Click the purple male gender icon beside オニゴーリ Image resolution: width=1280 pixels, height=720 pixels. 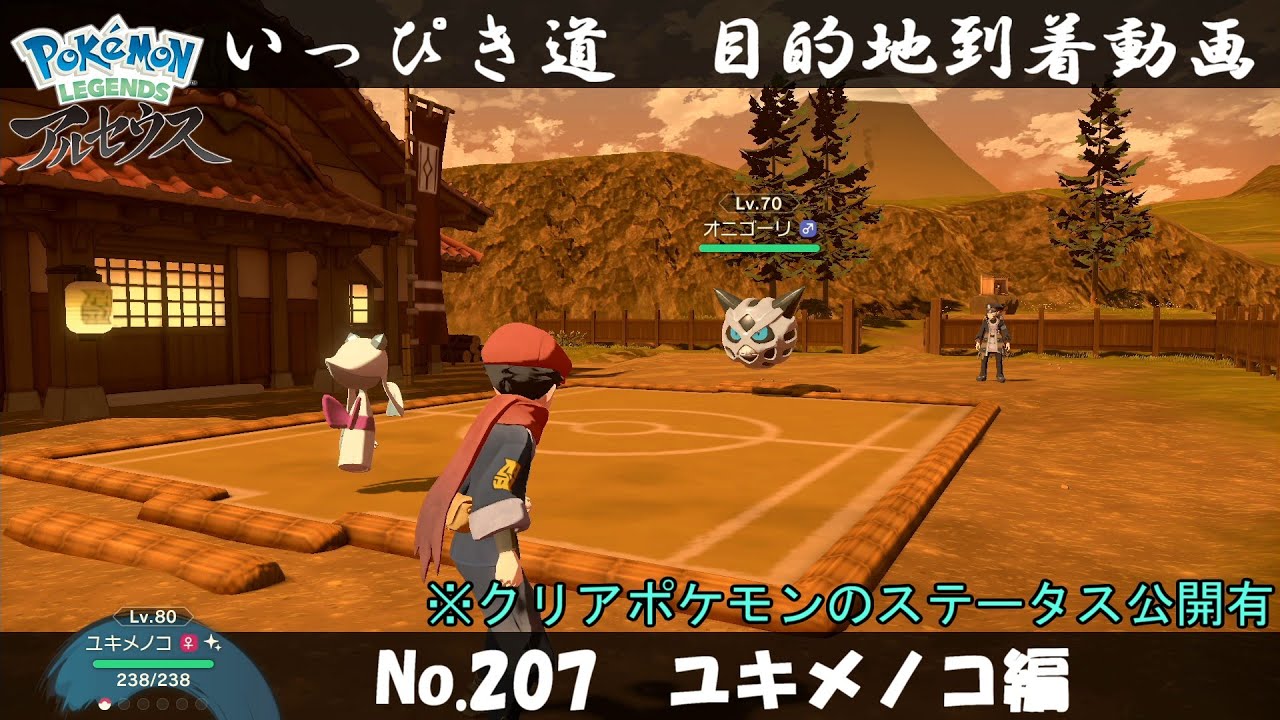(x=808, y=228)
